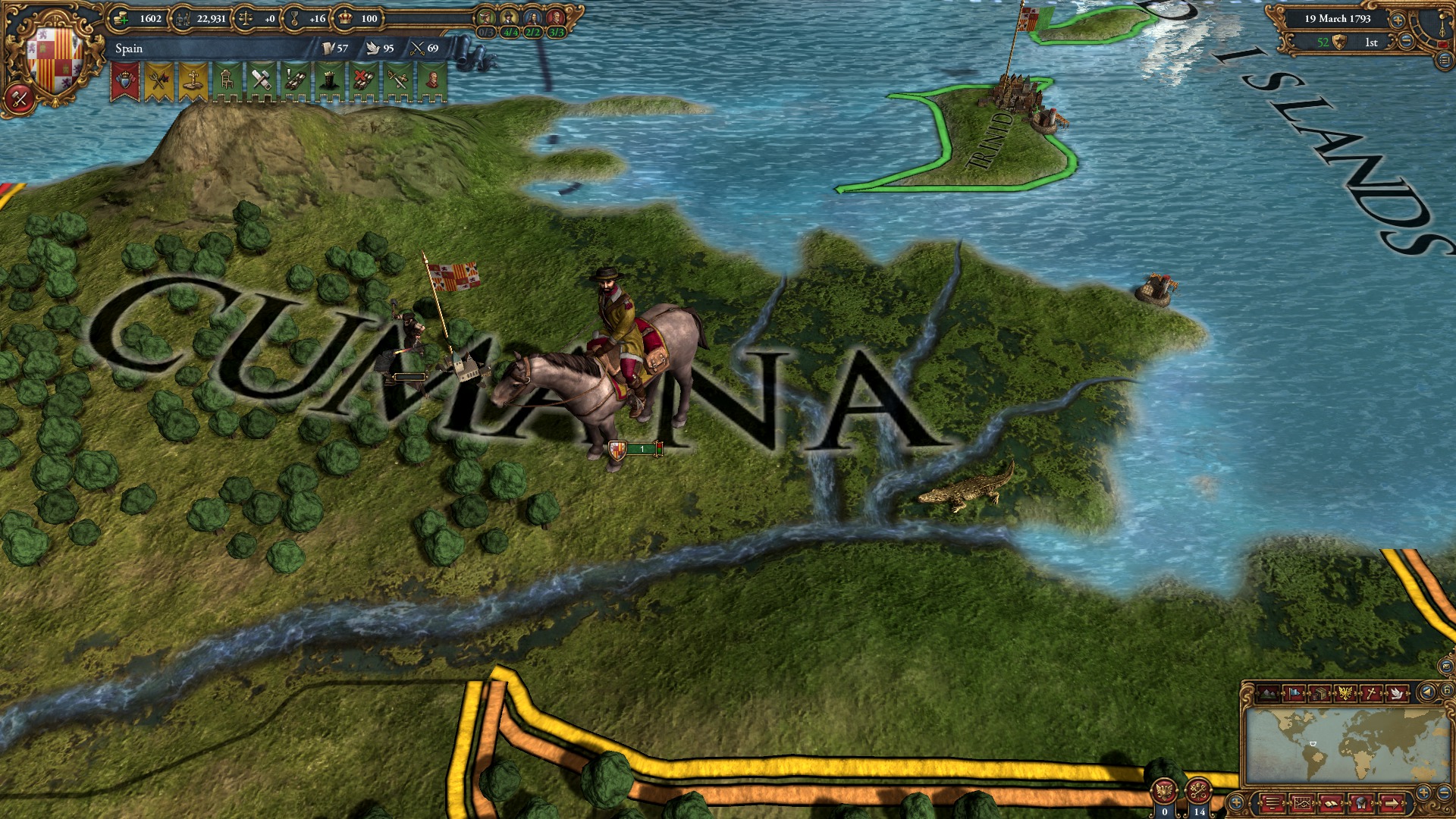Toggle the minimap lock padlock
The image size is (1456, 819).
(x=1448, y=689)
